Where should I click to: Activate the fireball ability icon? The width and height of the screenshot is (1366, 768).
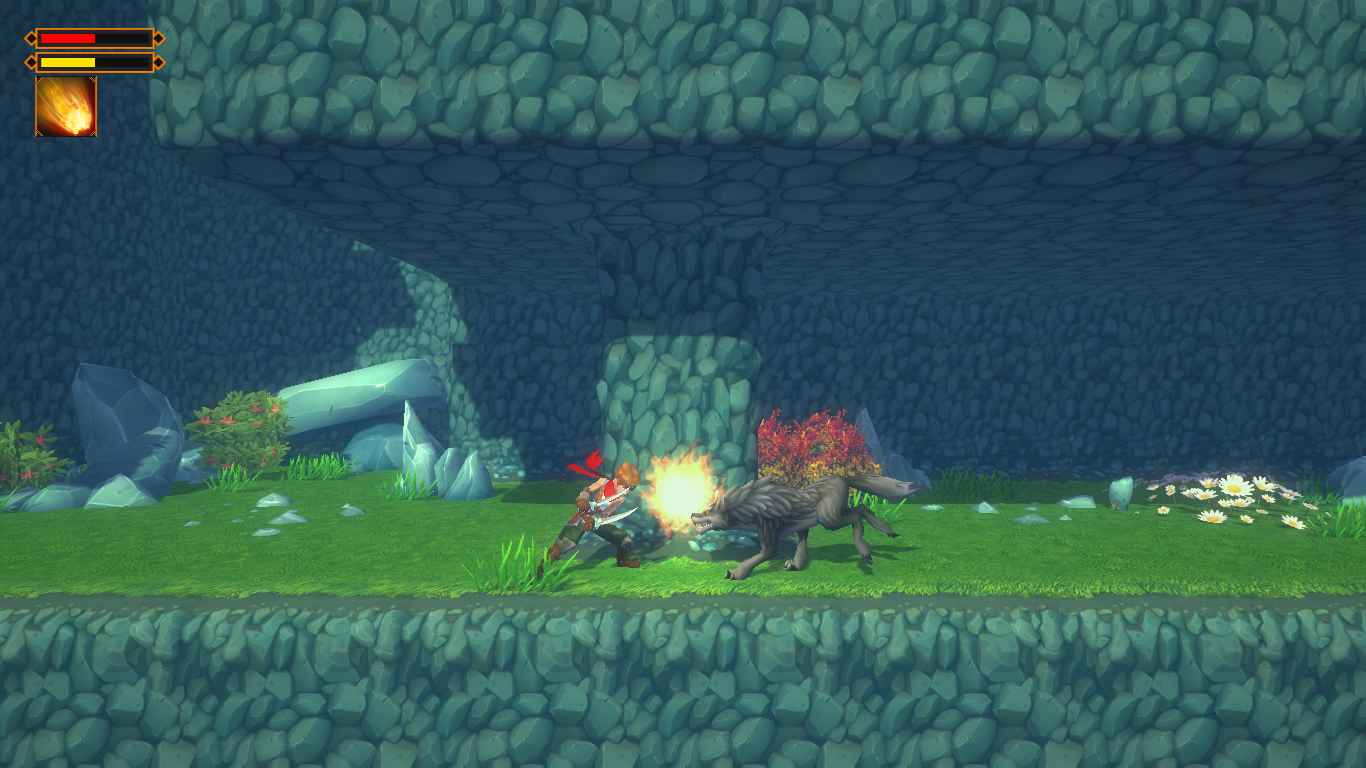tap(66, 106)
